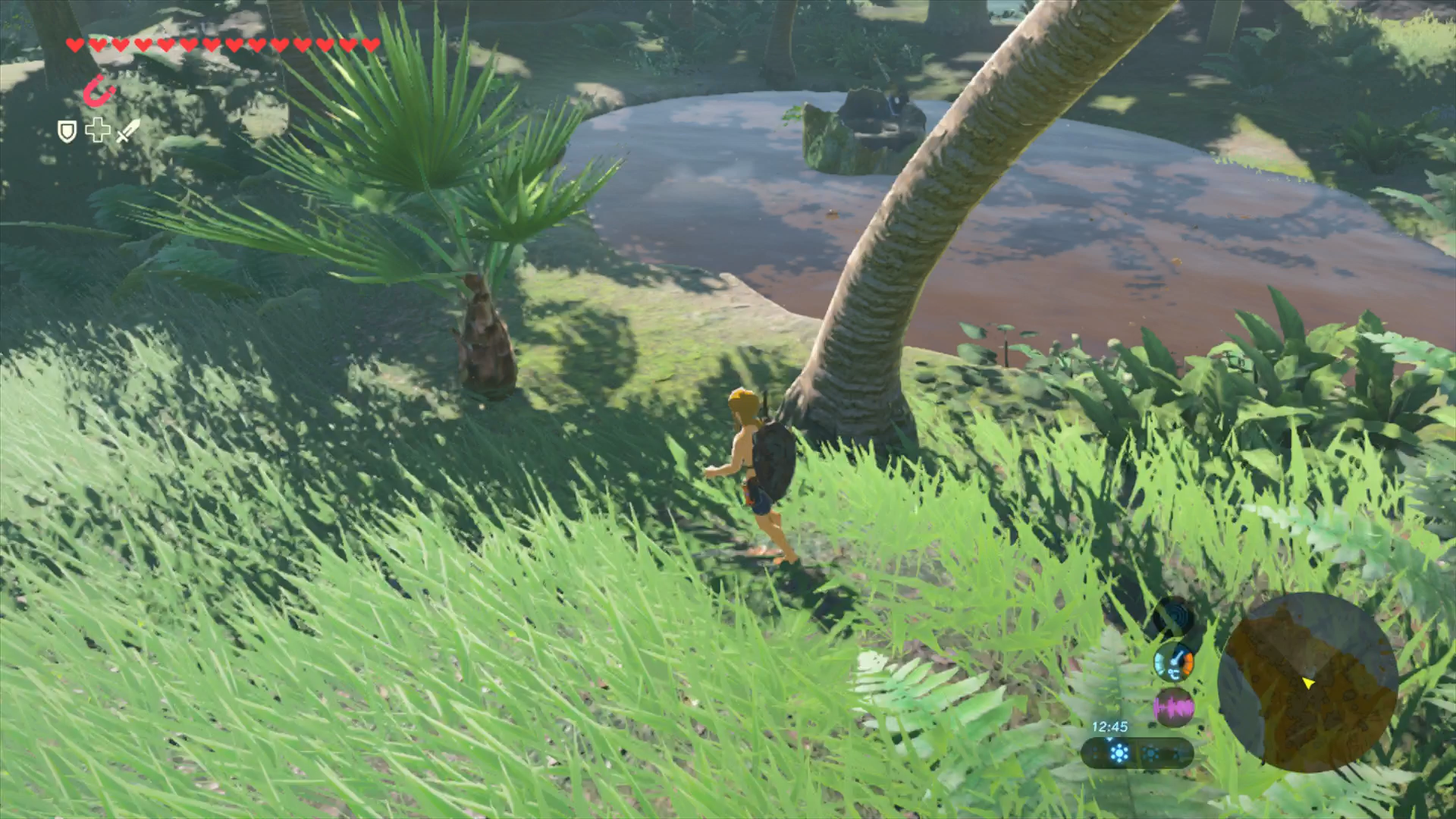
Task: Click the in-game clock showing 12:45
Action: pyautogui.click(x=1109, y=726)
